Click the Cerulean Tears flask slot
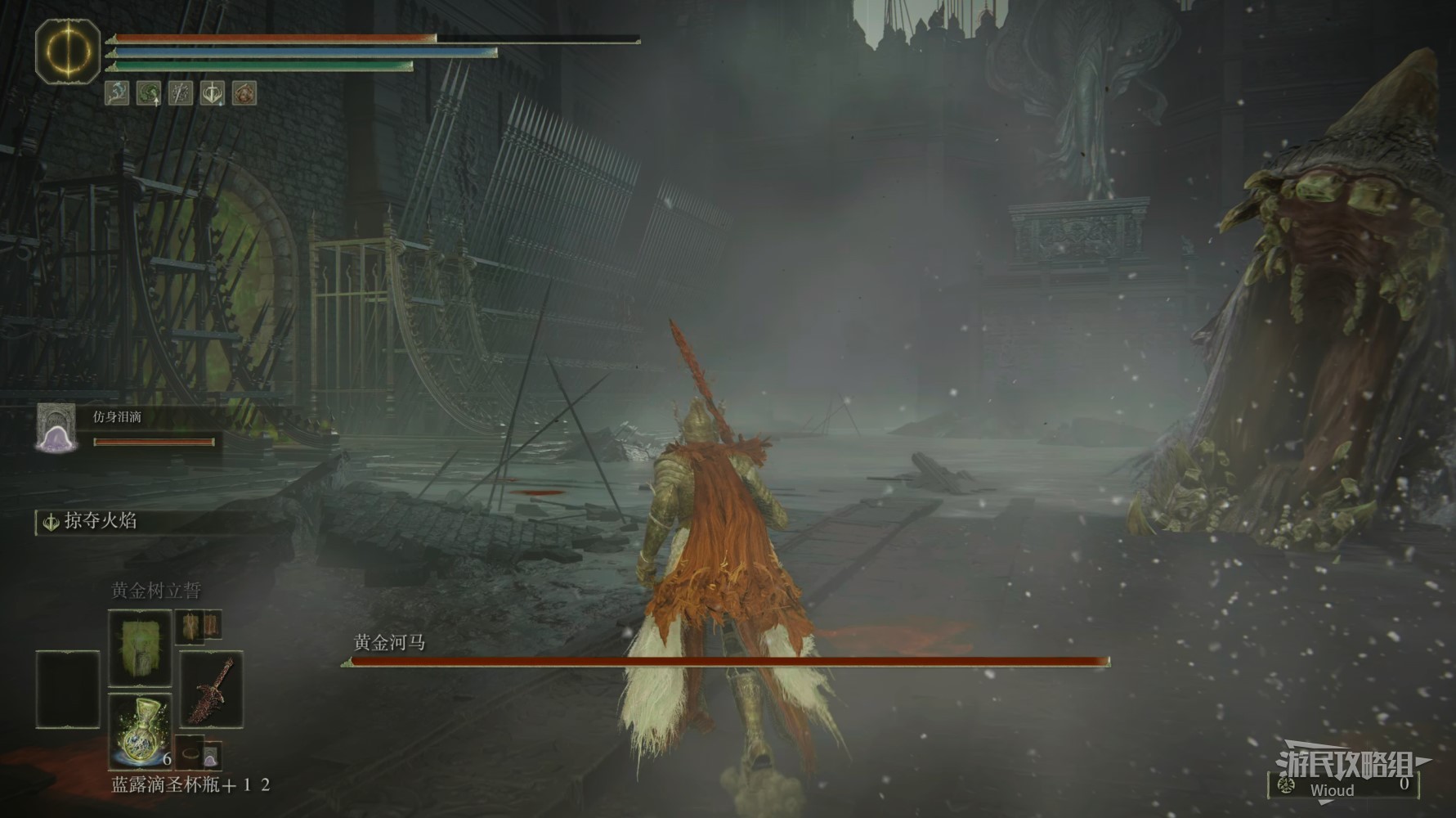Image resolution: width=1456 pixels, height=818 pixels. (140, 730)
